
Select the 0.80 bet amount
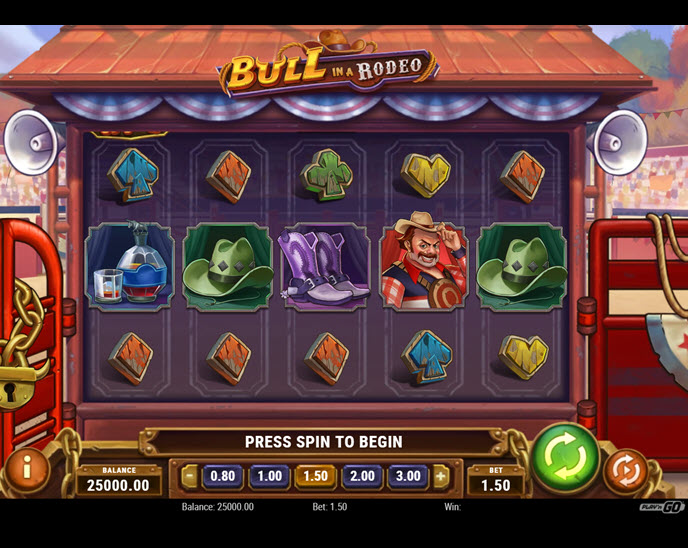(222, 477)
